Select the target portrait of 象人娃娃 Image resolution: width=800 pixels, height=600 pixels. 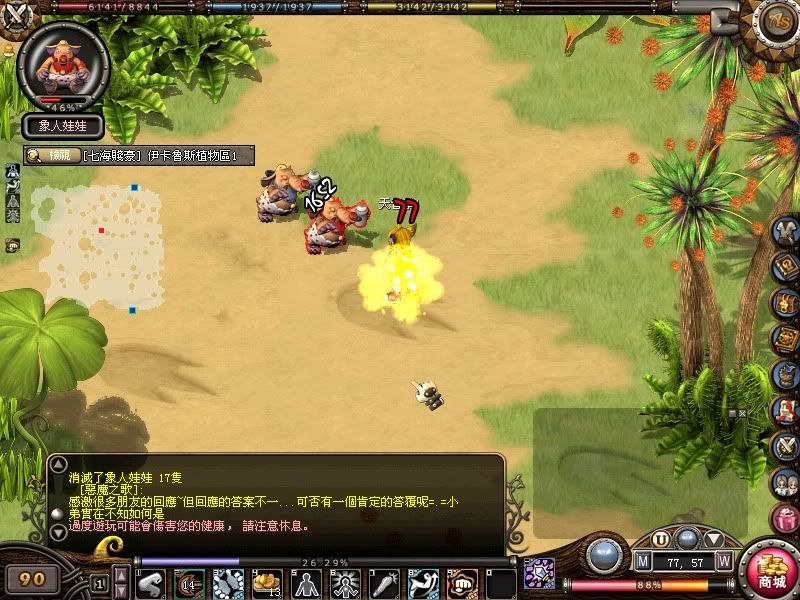[63, 61]
